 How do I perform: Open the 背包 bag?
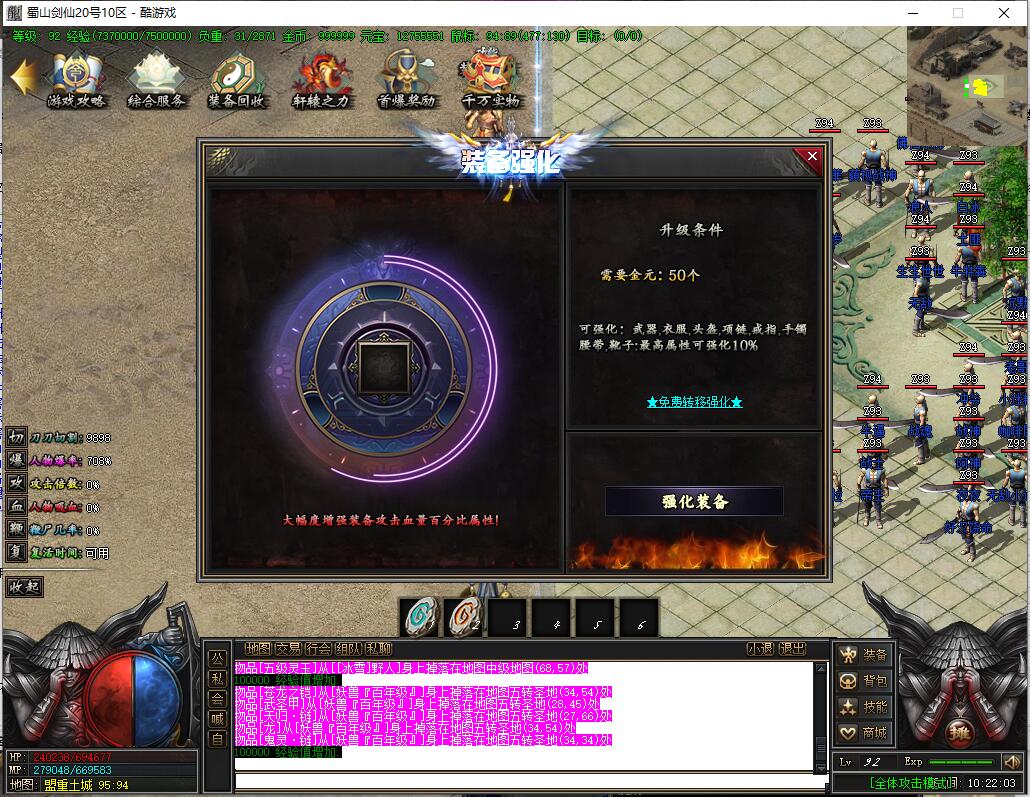[865, 681]
